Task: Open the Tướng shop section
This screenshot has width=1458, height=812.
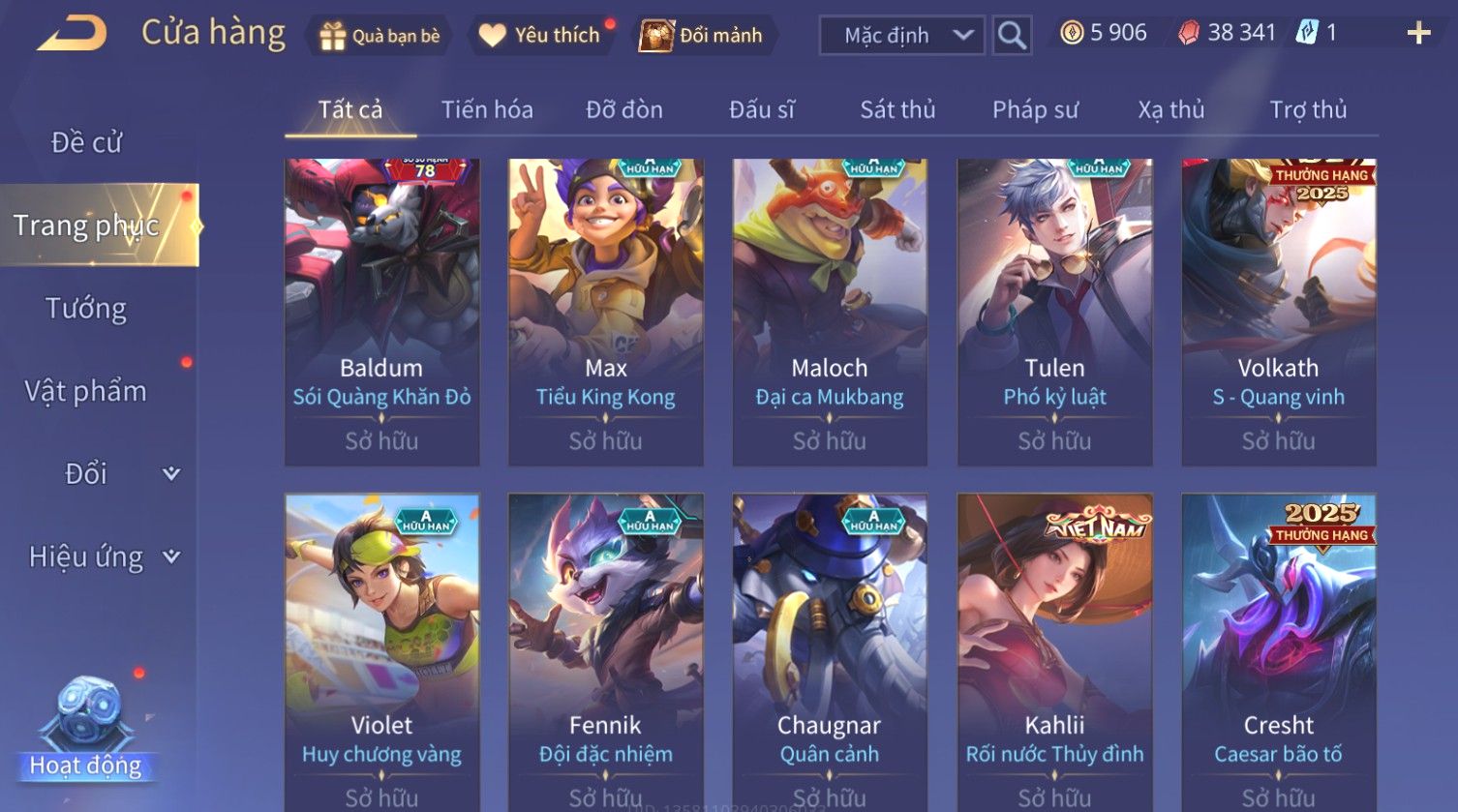Action: [x=86, y=309]
